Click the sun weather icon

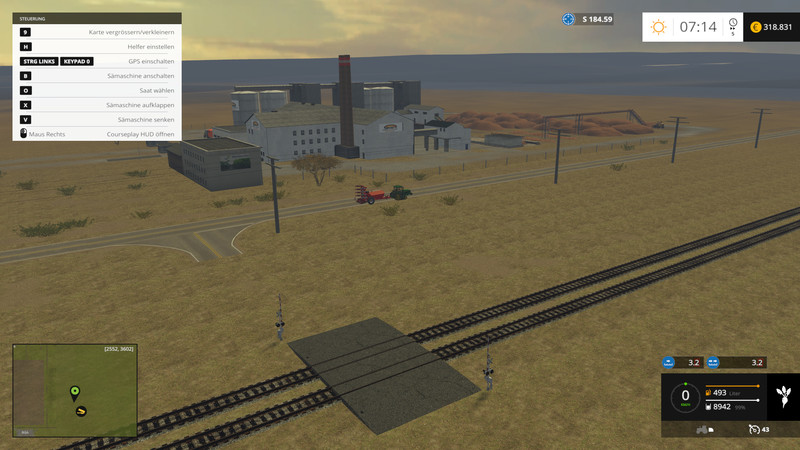click(658, 27)
